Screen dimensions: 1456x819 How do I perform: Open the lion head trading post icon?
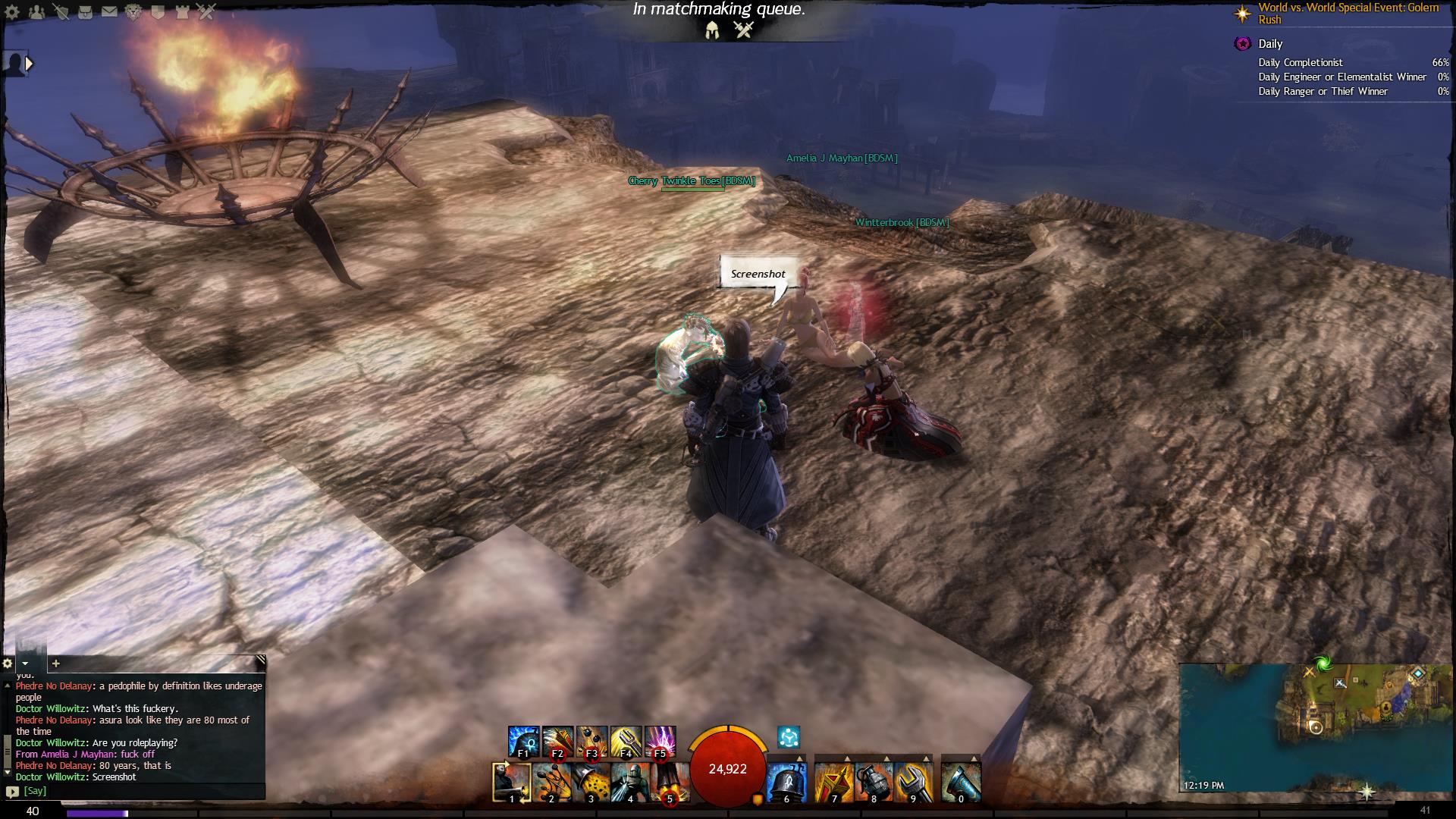133,11
